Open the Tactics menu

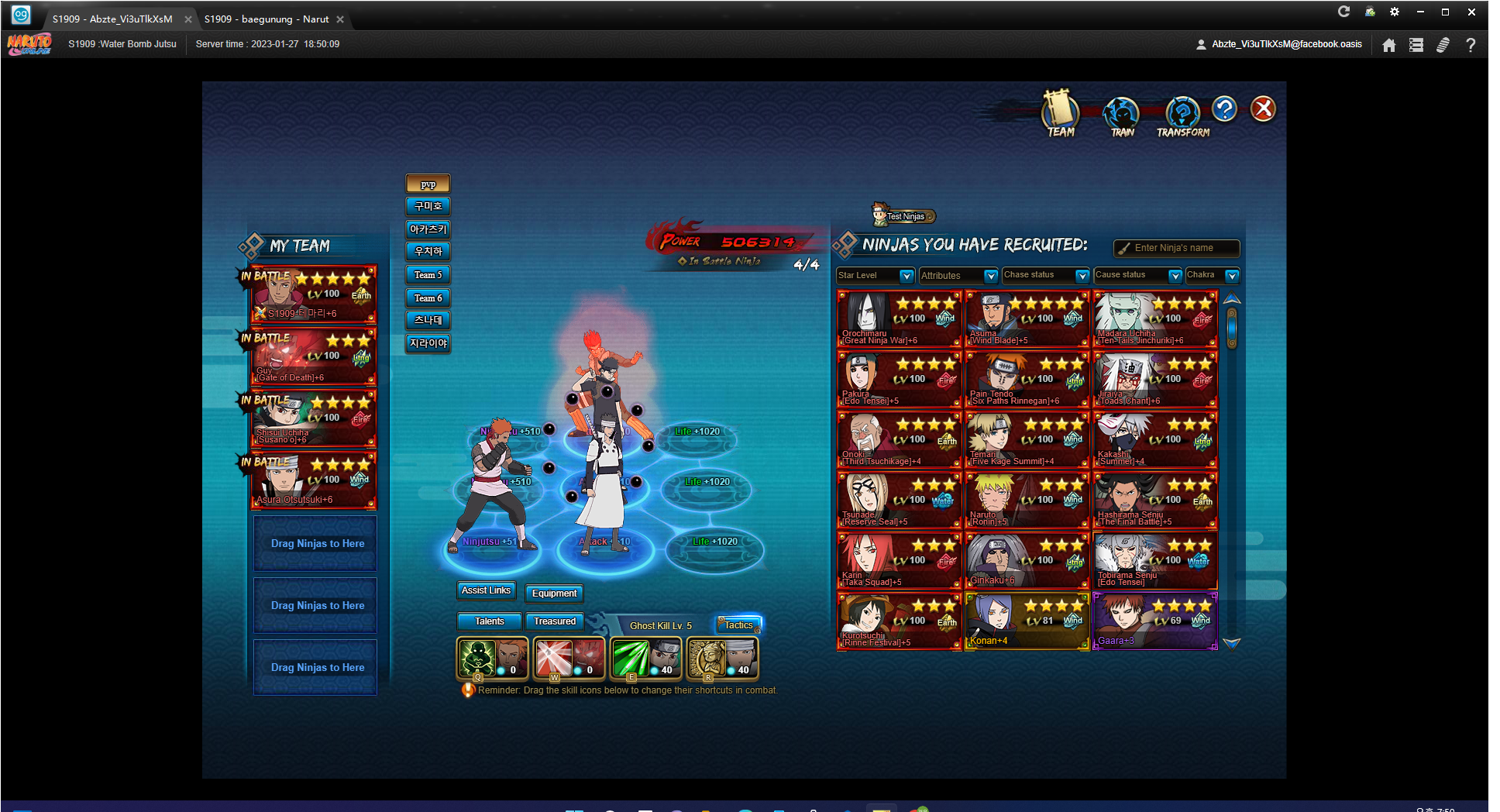click(738, 625)
